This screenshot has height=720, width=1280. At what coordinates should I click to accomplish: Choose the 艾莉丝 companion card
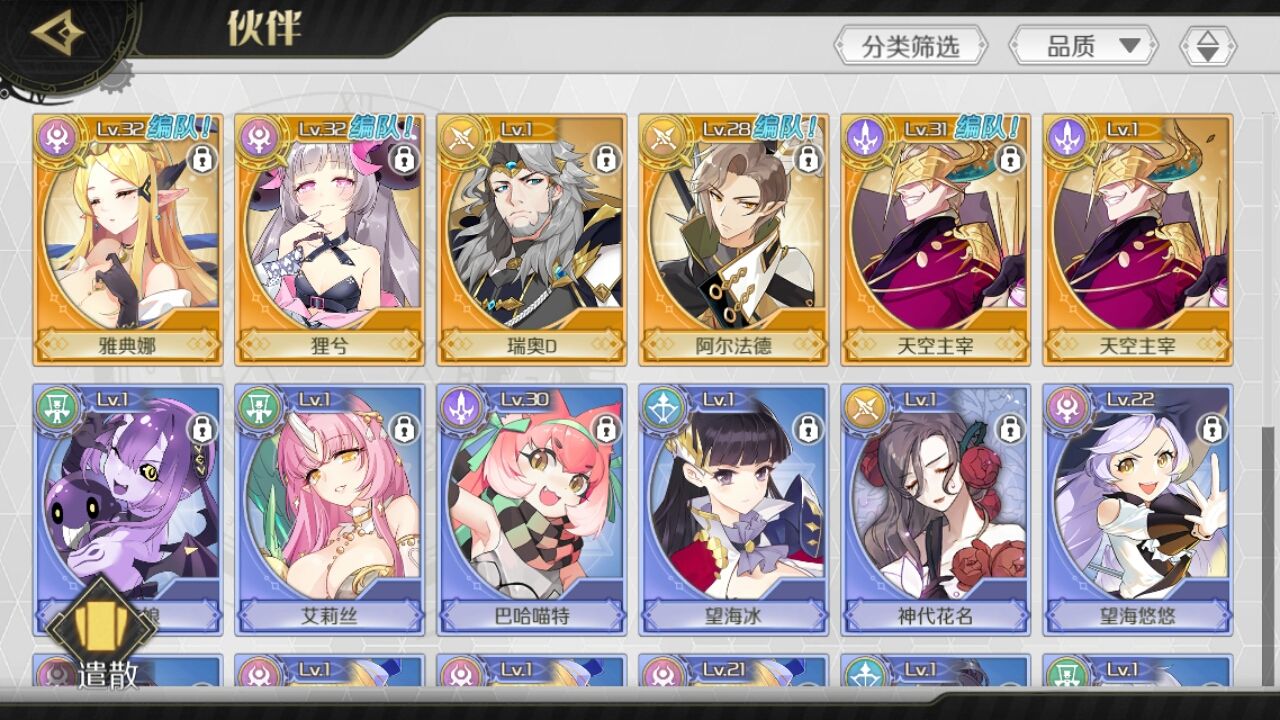[330, 510]
